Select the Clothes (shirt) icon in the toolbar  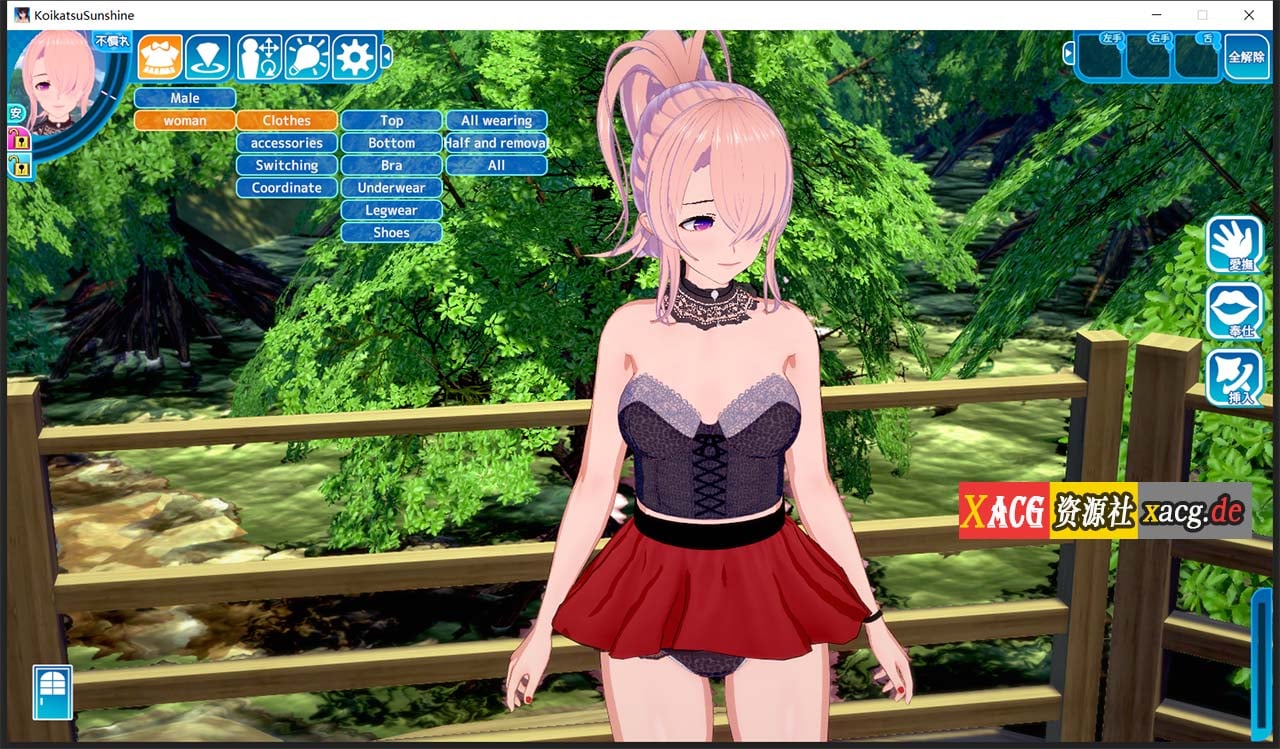point(158,57)
